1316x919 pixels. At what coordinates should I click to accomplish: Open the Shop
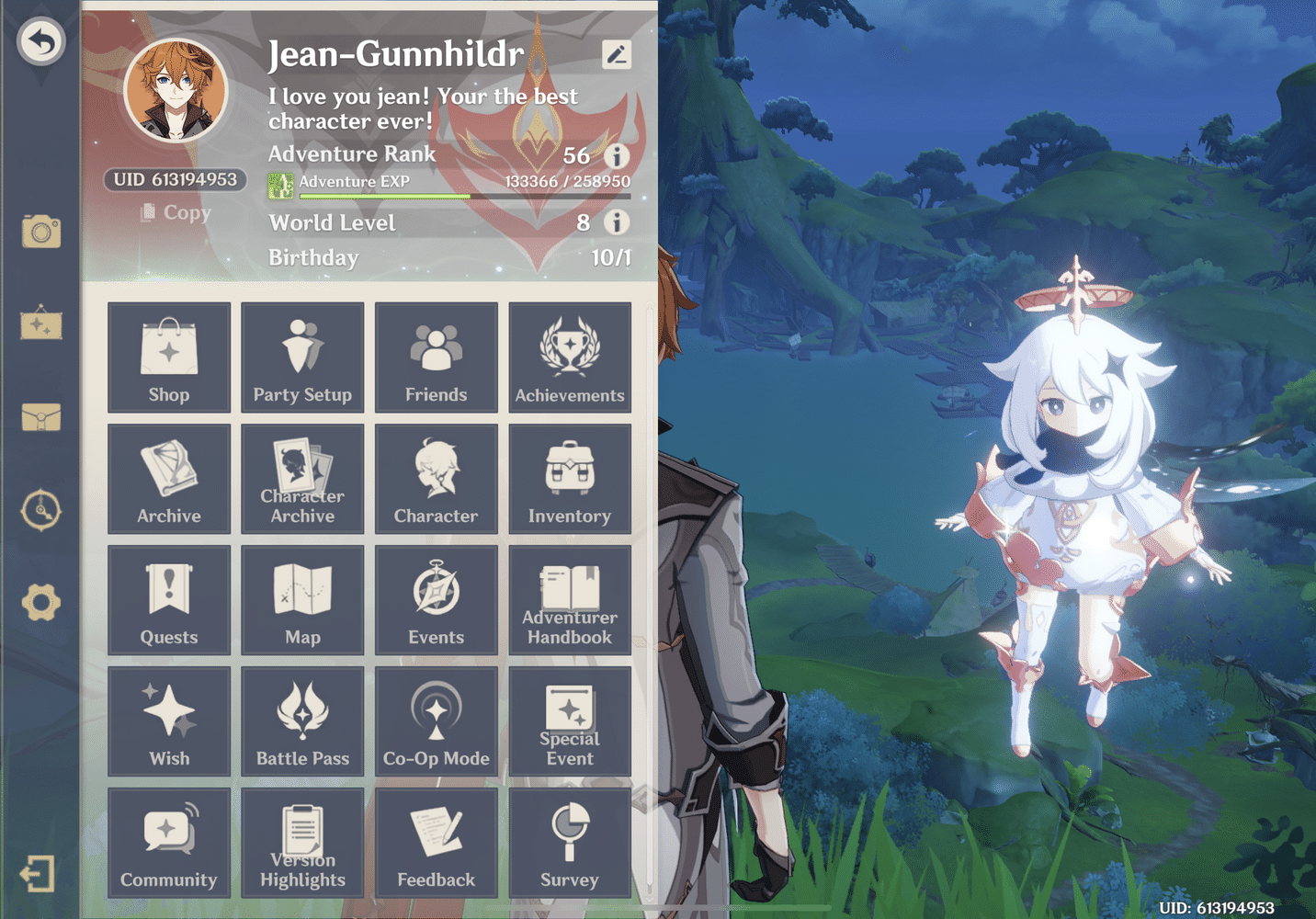169,358
